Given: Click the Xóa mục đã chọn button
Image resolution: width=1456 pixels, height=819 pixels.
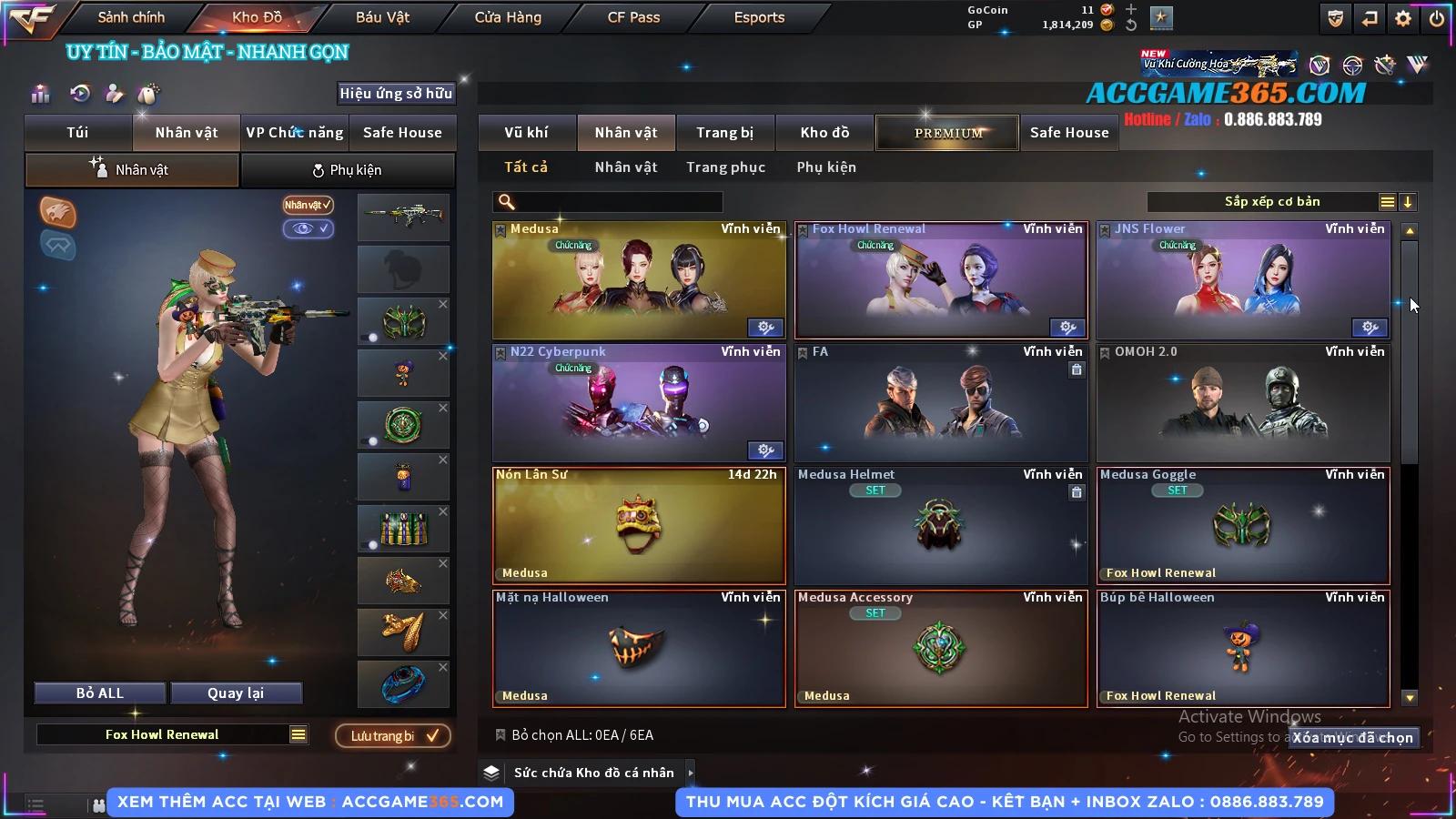Looking at the screenshot, I should click(x=1352, y=738).
